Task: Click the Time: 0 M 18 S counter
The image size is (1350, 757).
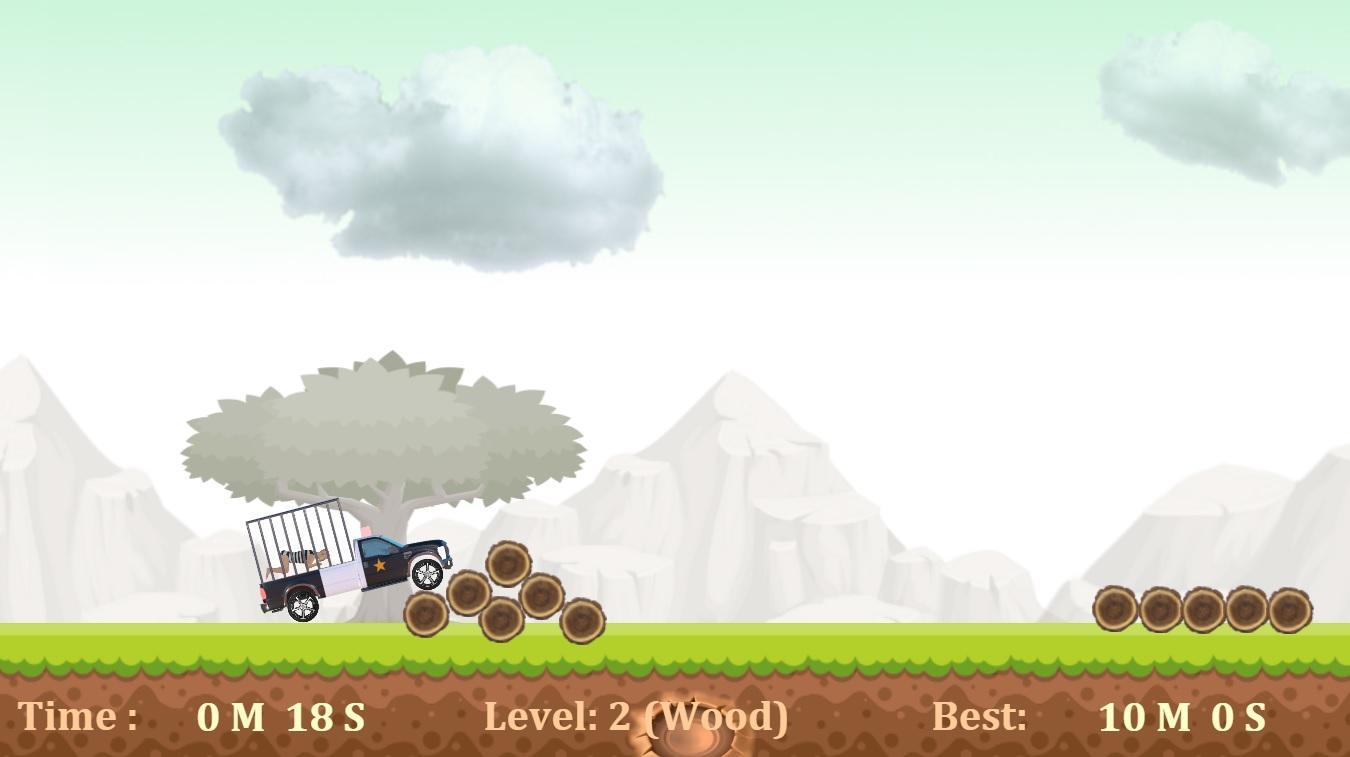Action: [x=195, y=714]
